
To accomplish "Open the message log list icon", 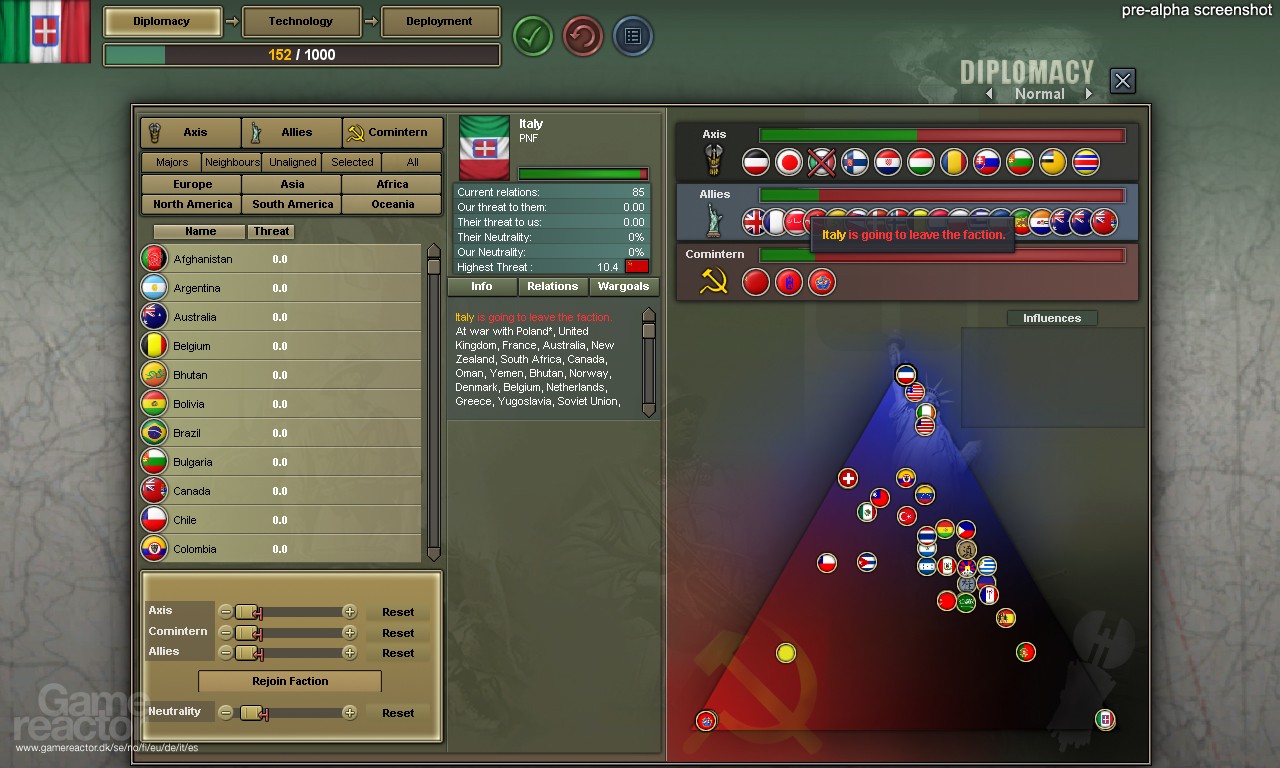I will [632, 36].
